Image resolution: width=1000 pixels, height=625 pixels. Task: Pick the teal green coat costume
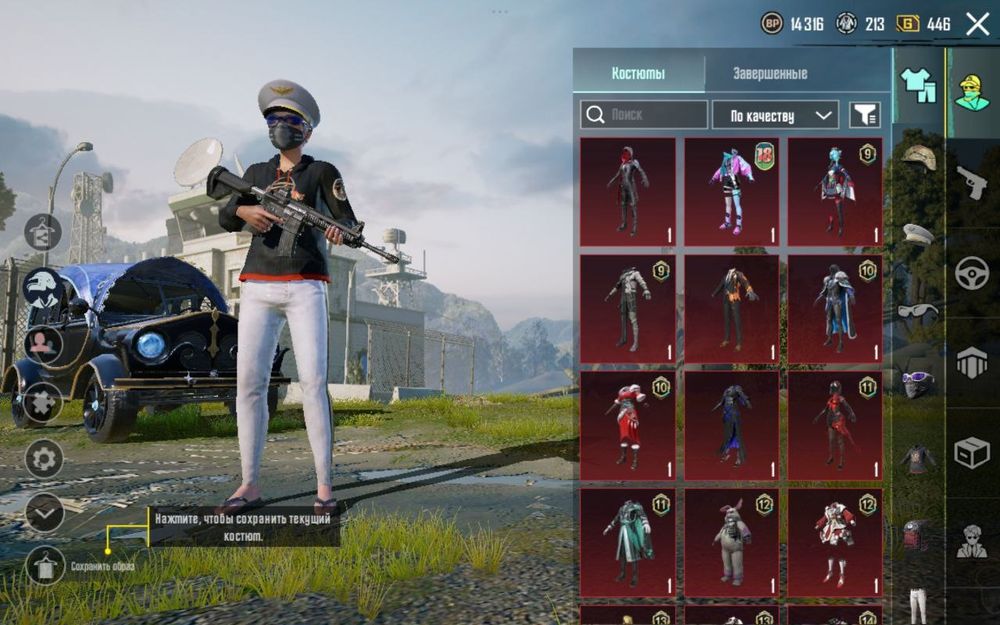pyautogui.click(x=628, y=543)
